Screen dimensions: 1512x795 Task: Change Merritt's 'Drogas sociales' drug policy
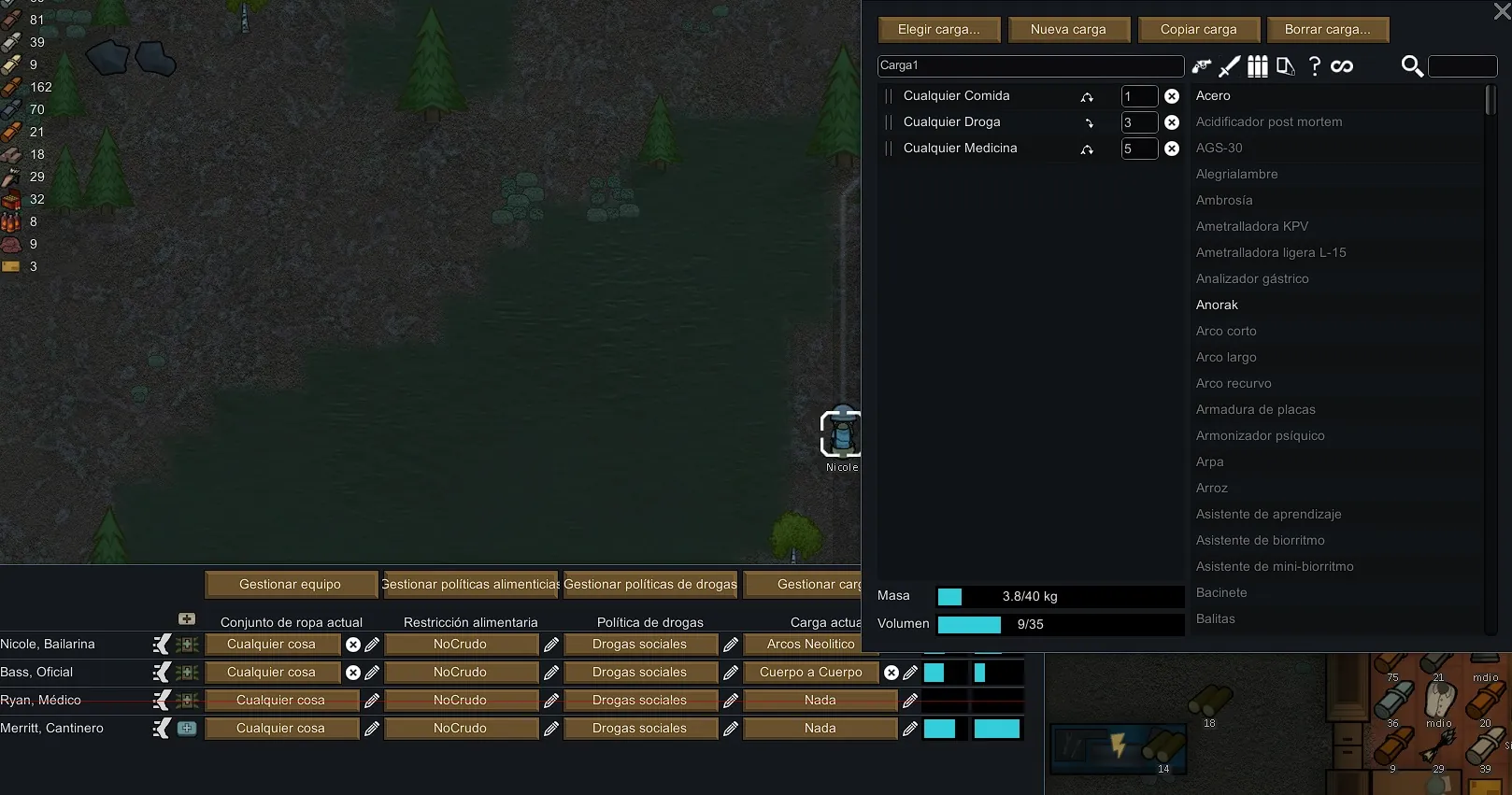[x=639, y=729]
